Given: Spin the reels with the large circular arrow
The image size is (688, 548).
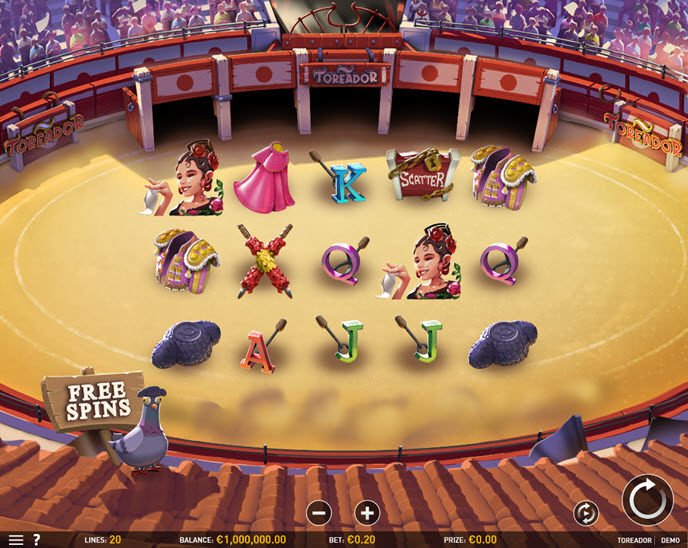Looking at the screenshot, I should pyautogui.click(x=647, y=499).
